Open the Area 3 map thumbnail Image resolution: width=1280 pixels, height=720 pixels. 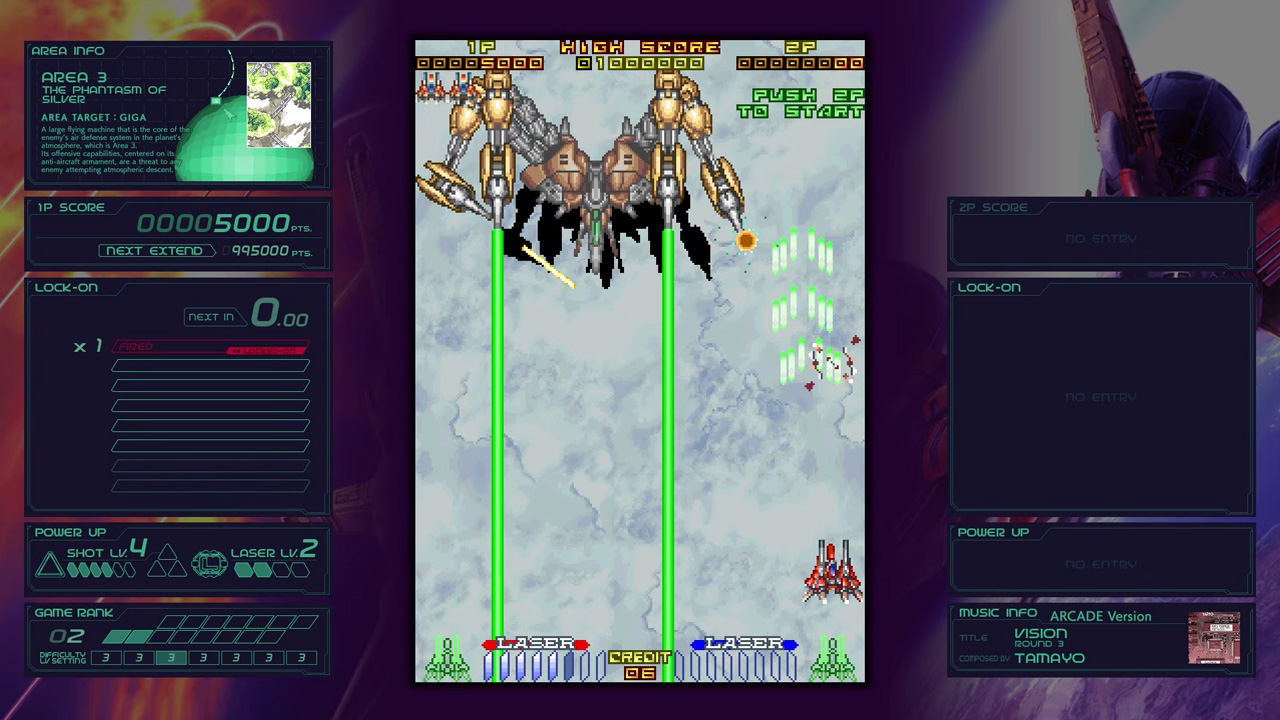[x=278, y=104]
